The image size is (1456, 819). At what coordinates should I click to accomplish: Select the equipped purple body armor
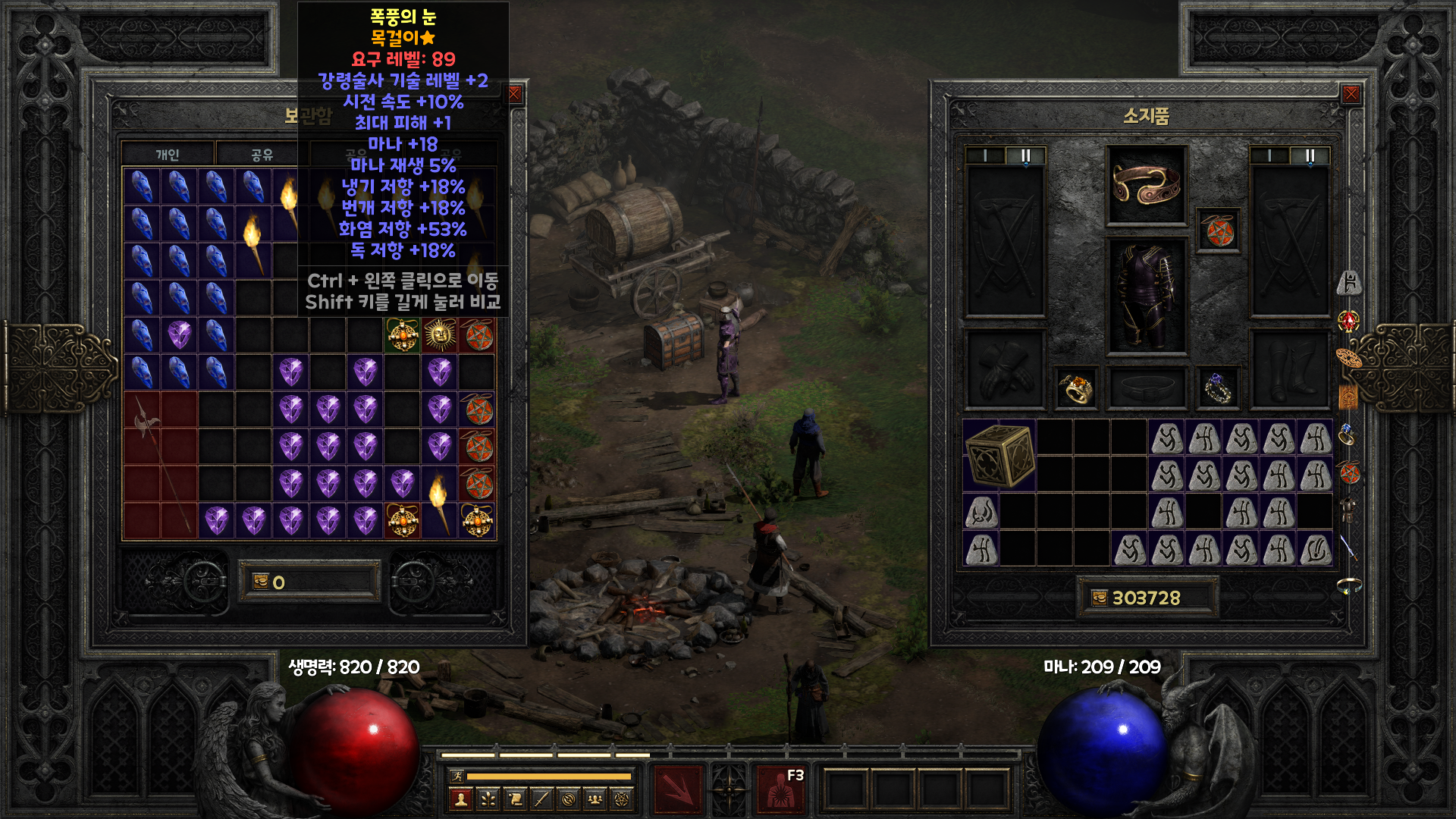pos(1146,296)
